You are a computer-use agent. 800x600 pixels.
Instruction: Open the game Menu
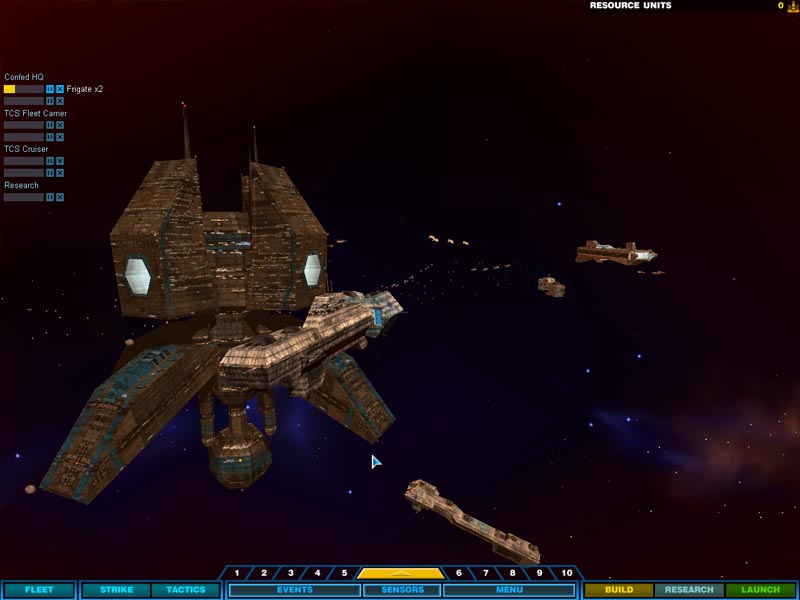tap(509, 590)
